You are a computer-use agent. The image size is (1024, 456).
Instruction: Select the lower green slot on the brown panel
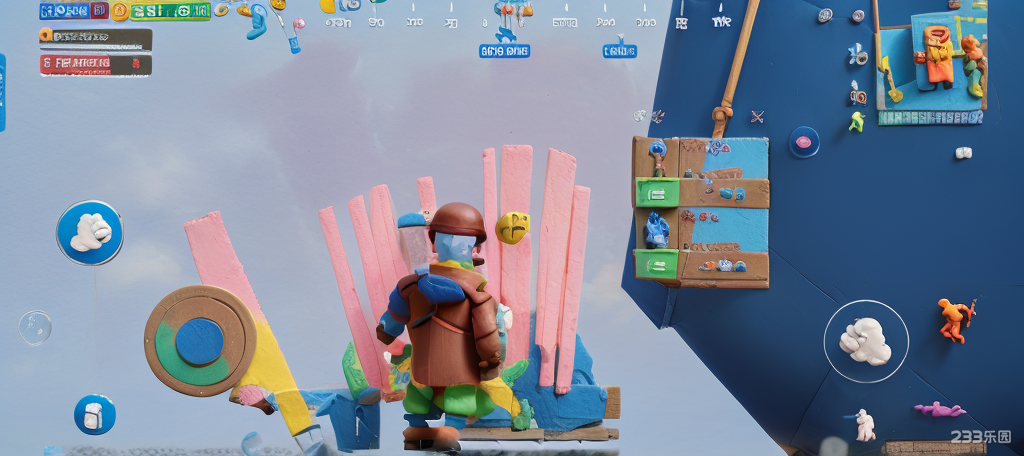click(657, 264)
